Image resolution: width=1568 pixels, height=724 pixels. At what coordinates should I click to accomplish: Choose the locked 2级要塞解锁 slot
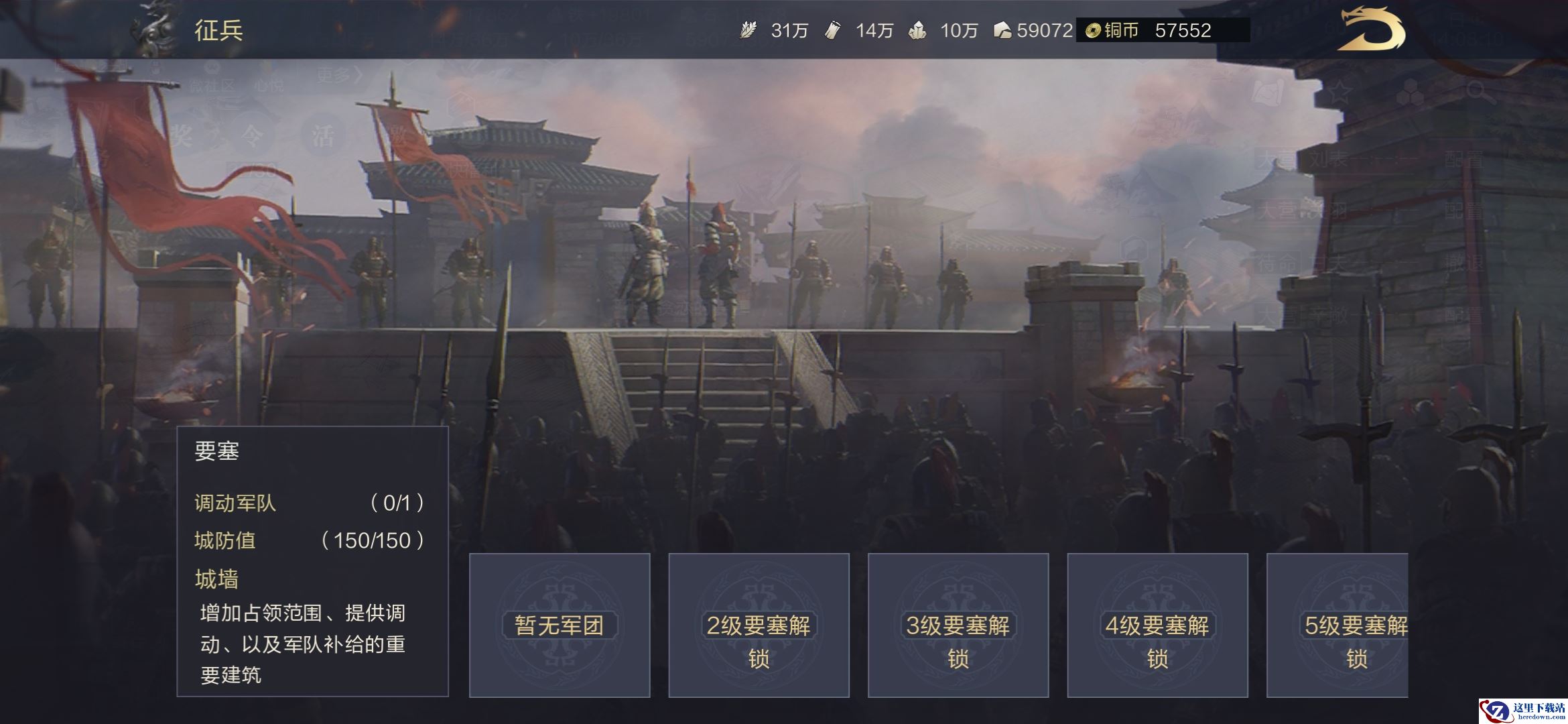point(759,625)
